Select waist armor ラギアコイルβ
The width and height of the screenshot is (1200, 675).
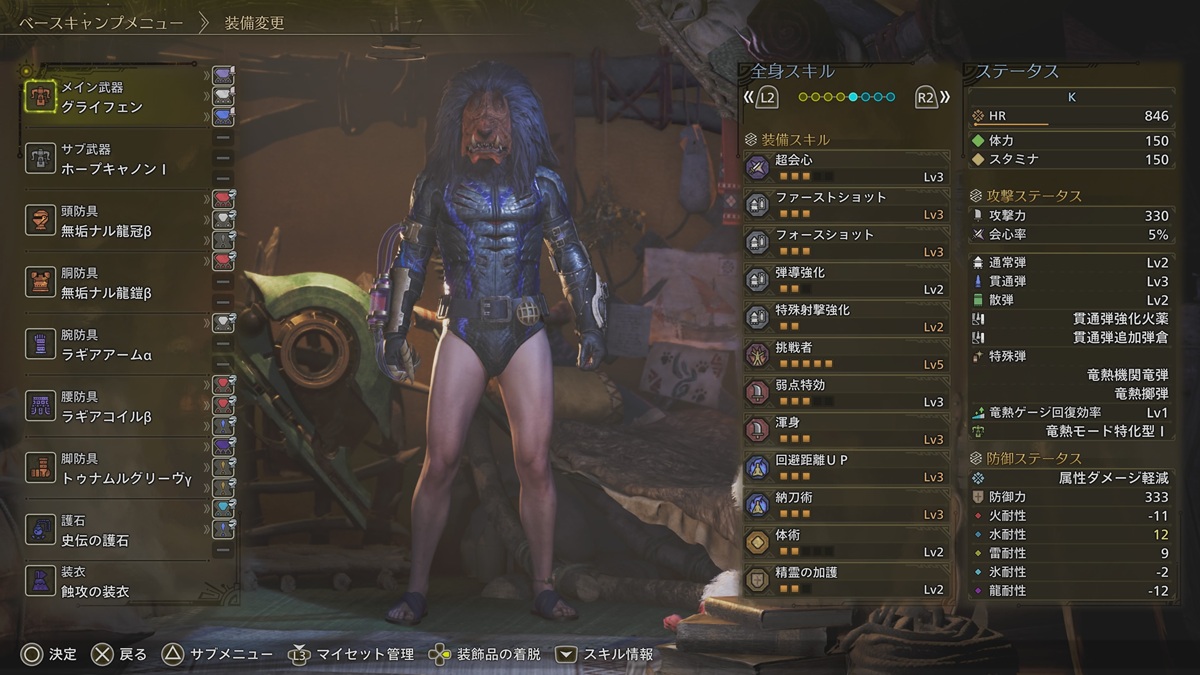click(x=115, y=407)
